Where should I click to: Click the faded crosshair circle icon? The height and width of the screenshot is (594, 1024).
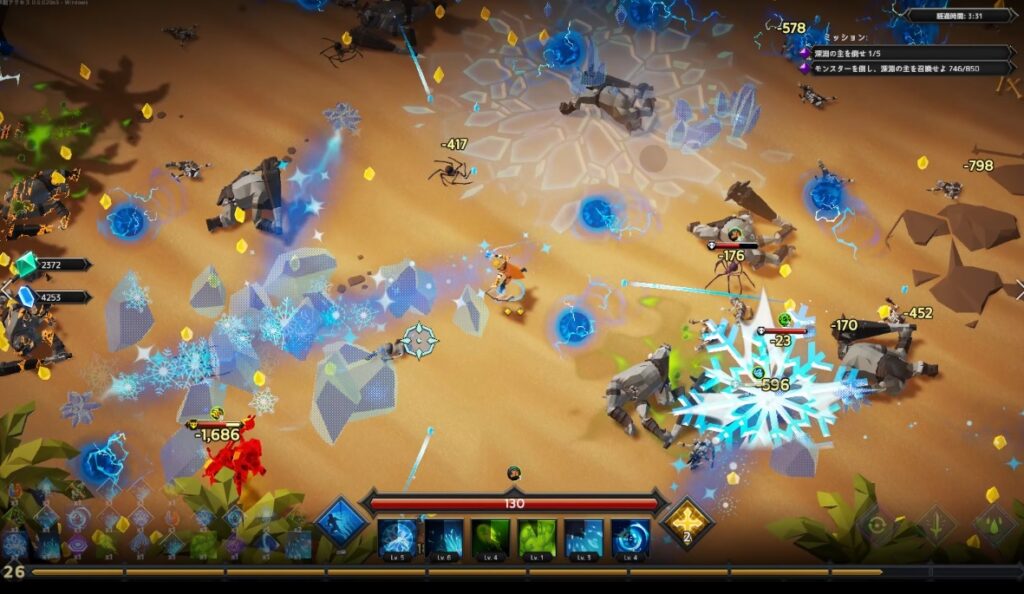click(877, 524)
